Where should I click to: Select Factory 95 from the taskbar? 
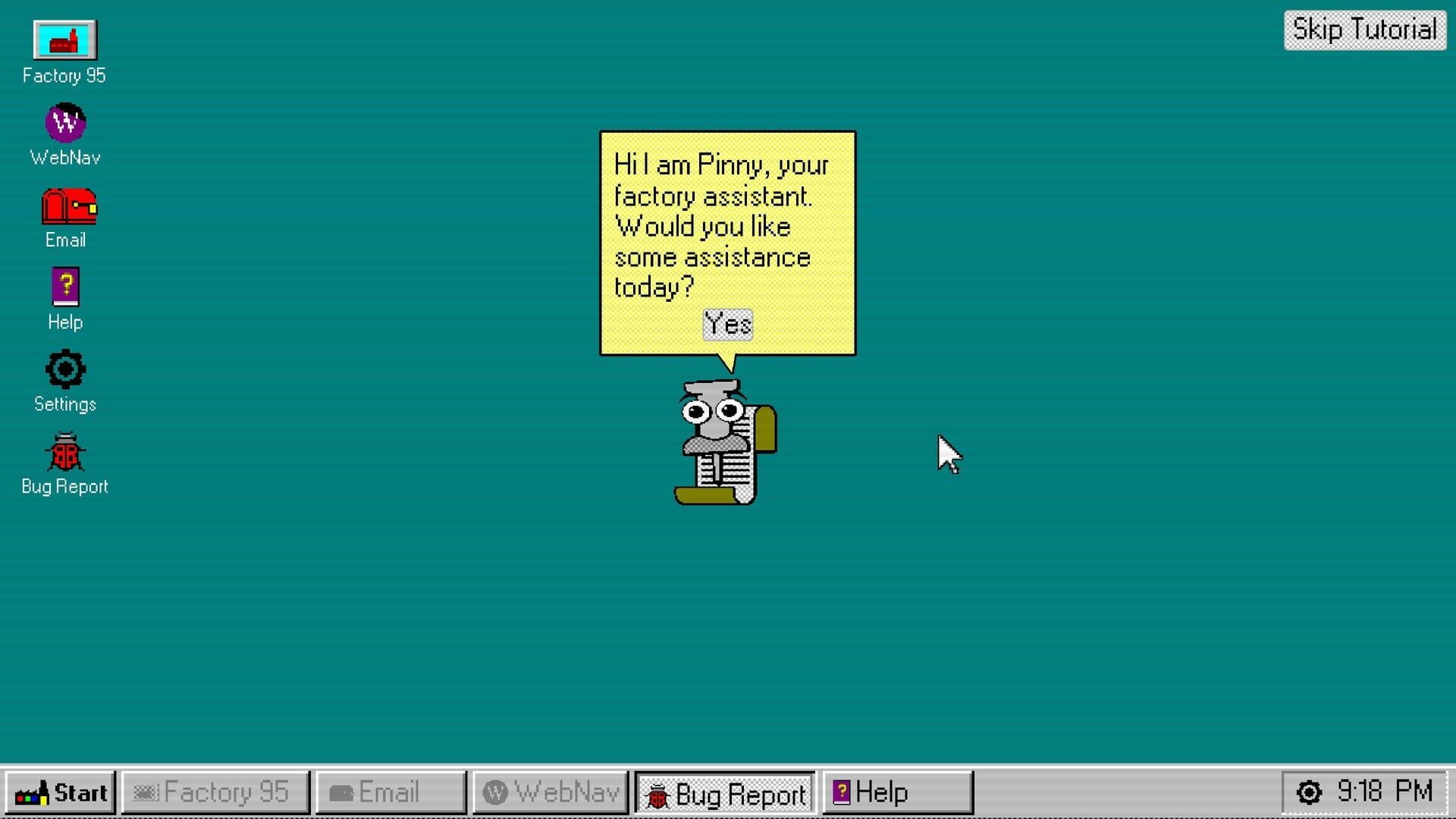click(215, 792)
